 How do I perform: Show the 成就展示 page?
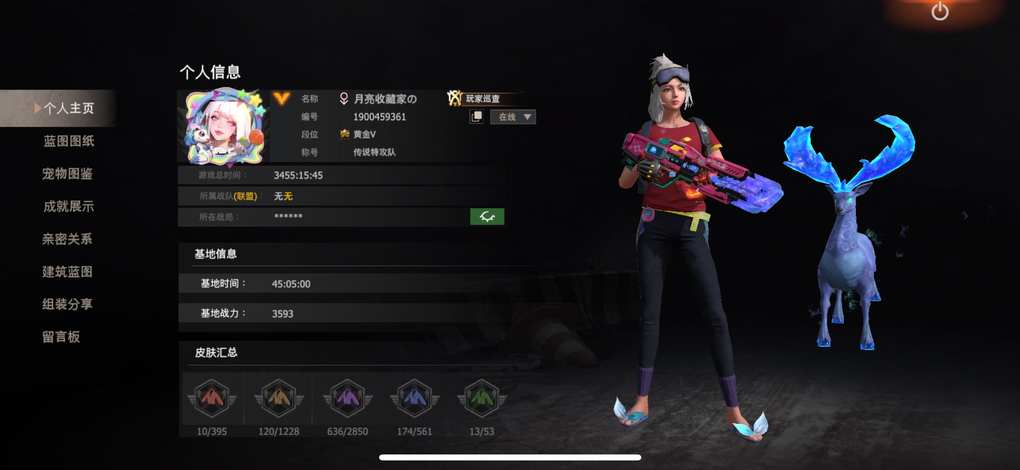tap(68, 207)
